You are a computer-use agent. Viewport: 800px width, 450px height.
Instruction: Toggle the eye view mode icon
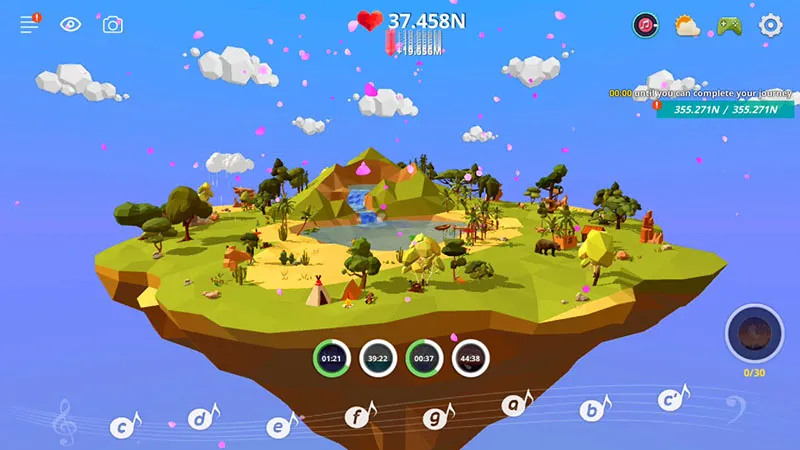pos(71,25)
